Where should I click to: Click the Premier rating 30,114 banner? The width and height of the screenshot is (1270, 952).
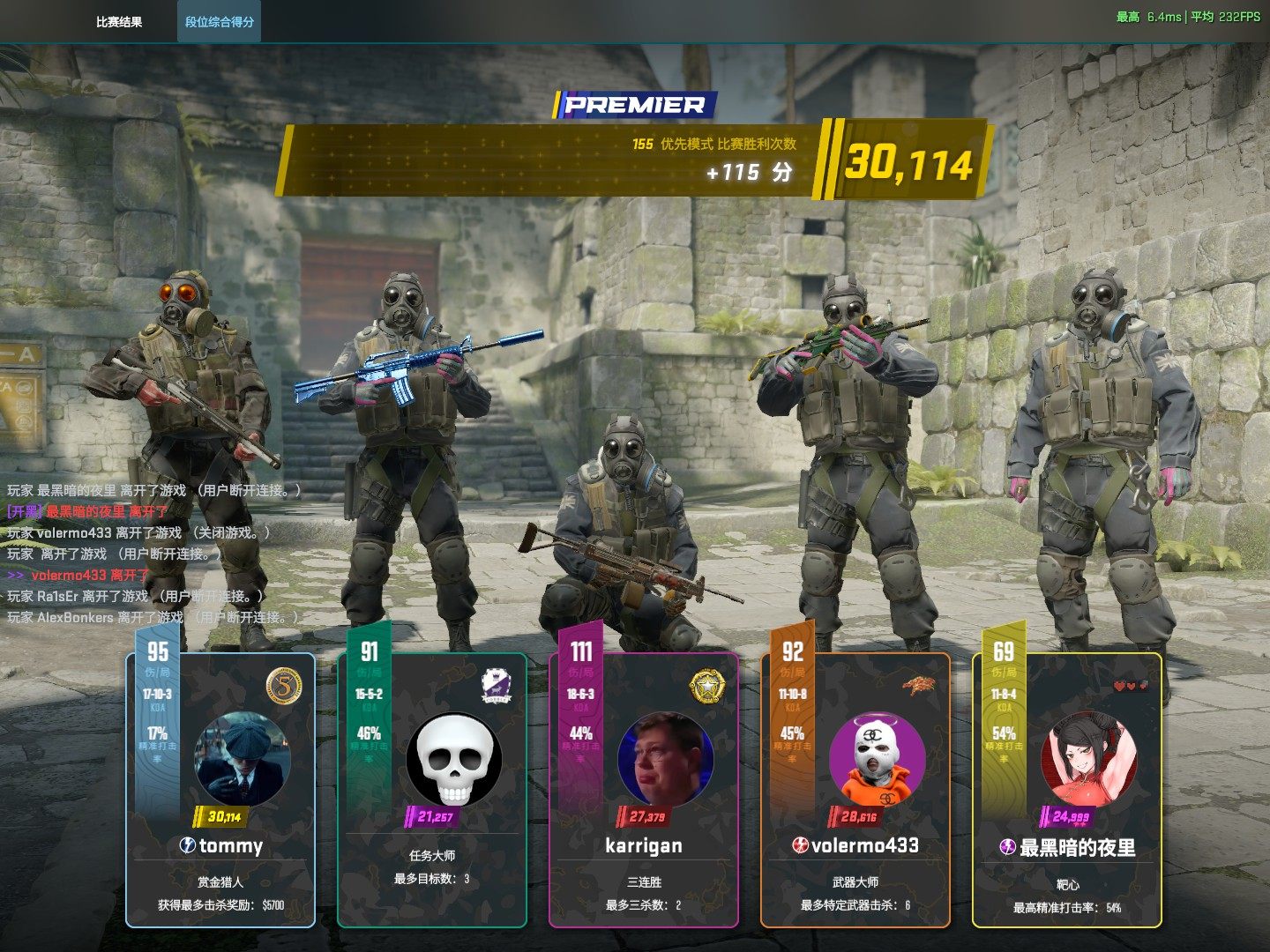click(x=908, y=163)
